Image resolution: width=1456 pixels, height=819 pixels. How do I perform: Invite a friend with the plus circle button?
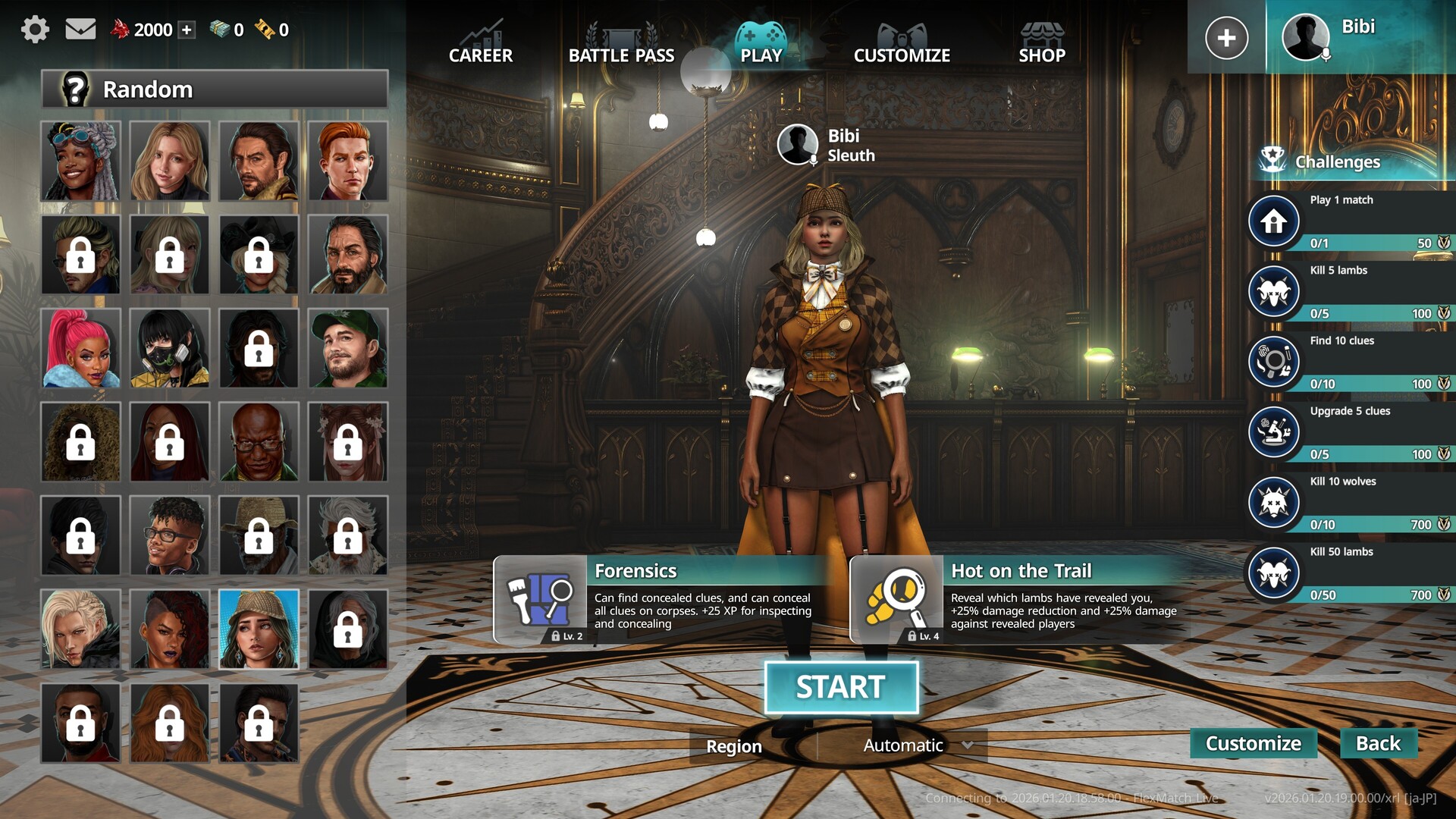click(1226, 37)
